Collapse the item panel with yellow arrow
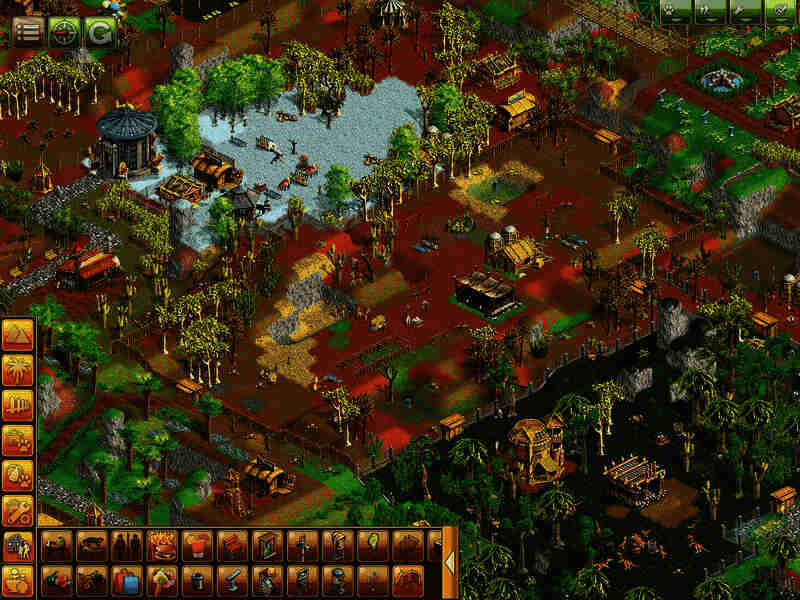Image resolution: width=800 pixels, height=600 pixels. (449, 563)
